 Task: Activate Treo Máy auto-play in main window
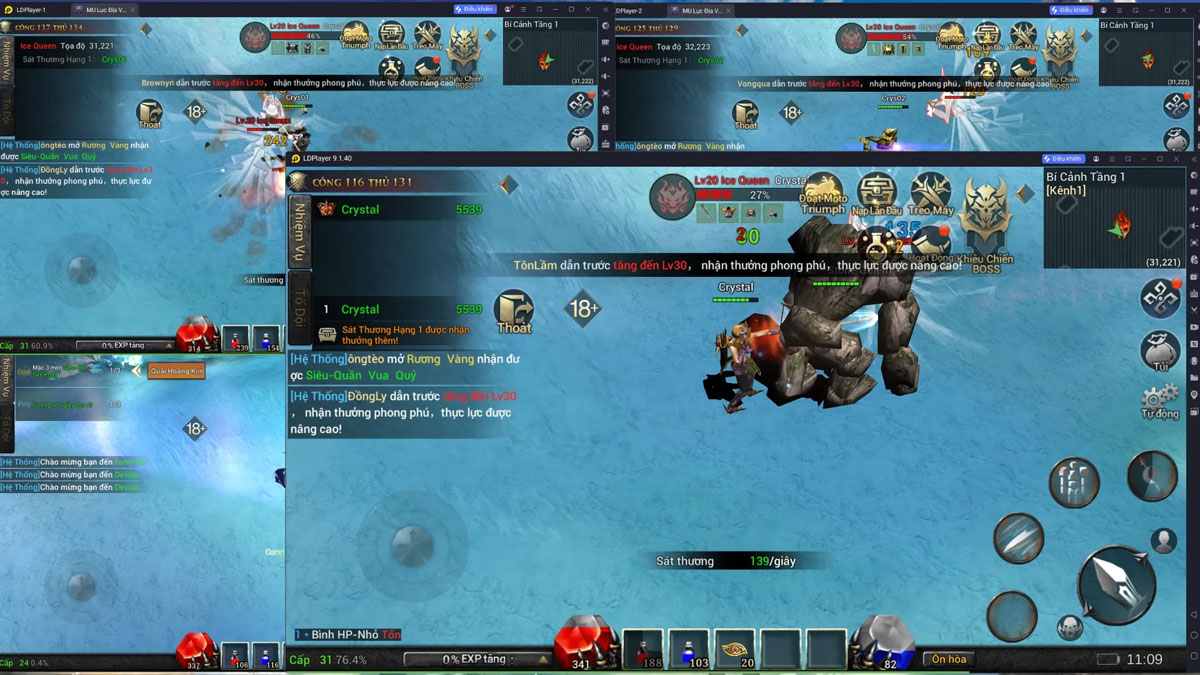930,194
